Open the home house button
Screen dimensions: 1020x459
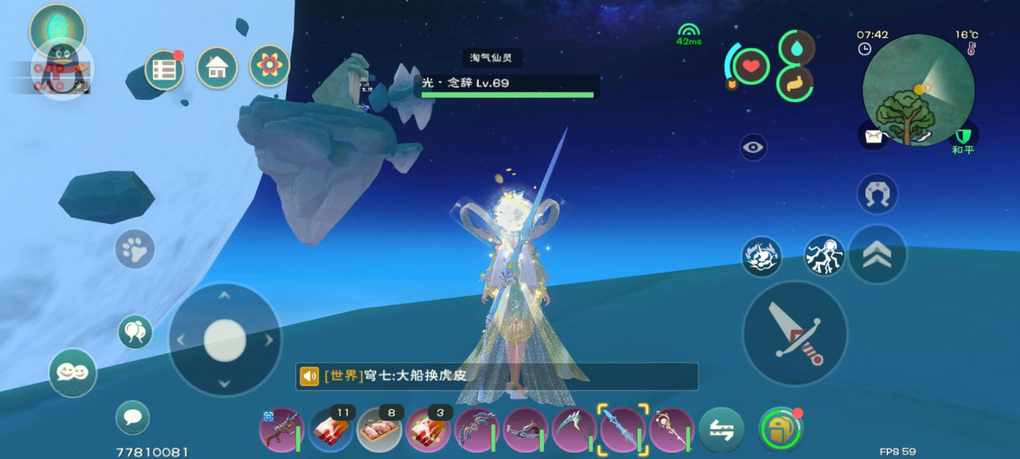217,68
